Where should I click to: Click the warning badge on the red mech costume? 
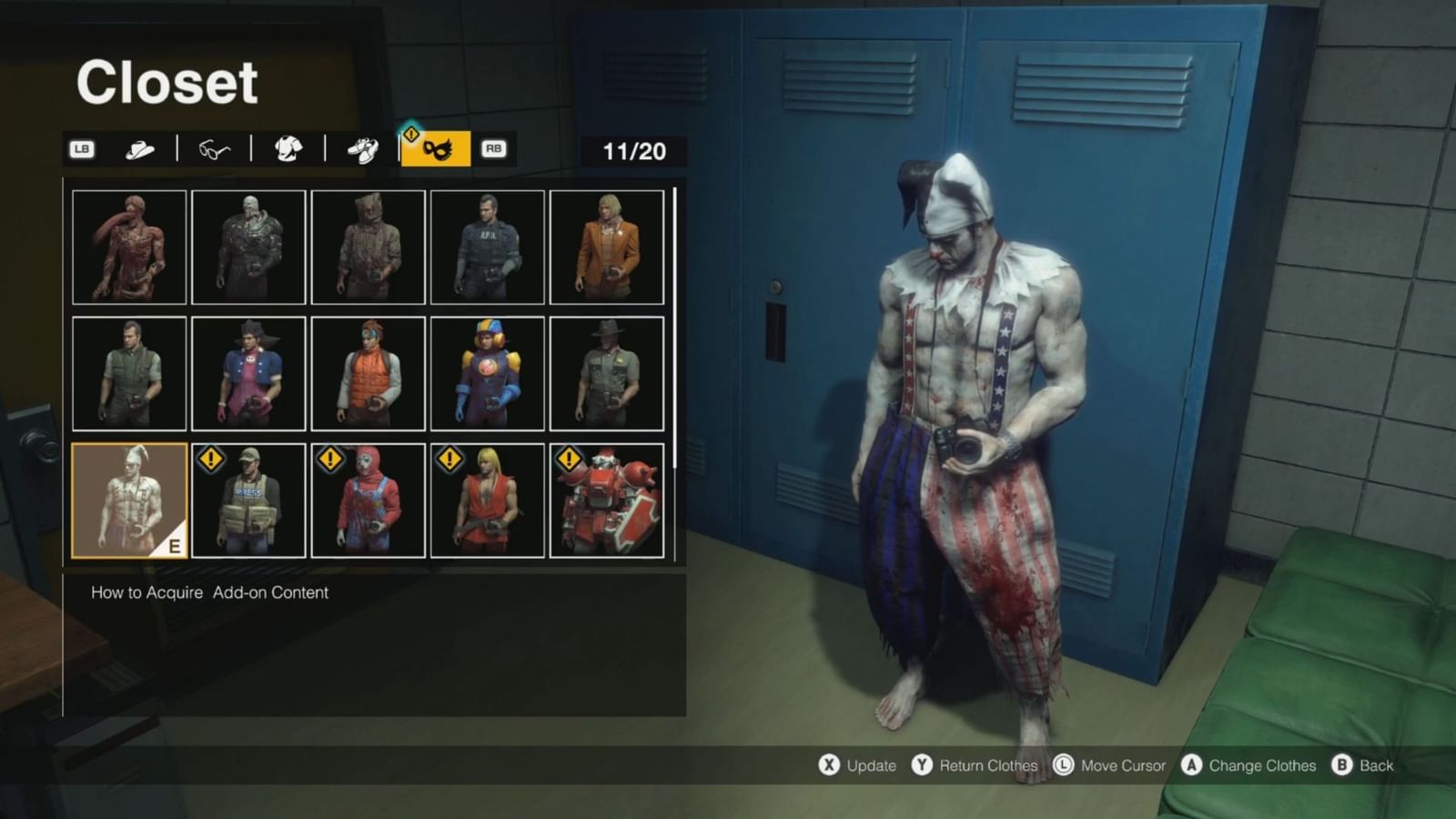point(569,460)
